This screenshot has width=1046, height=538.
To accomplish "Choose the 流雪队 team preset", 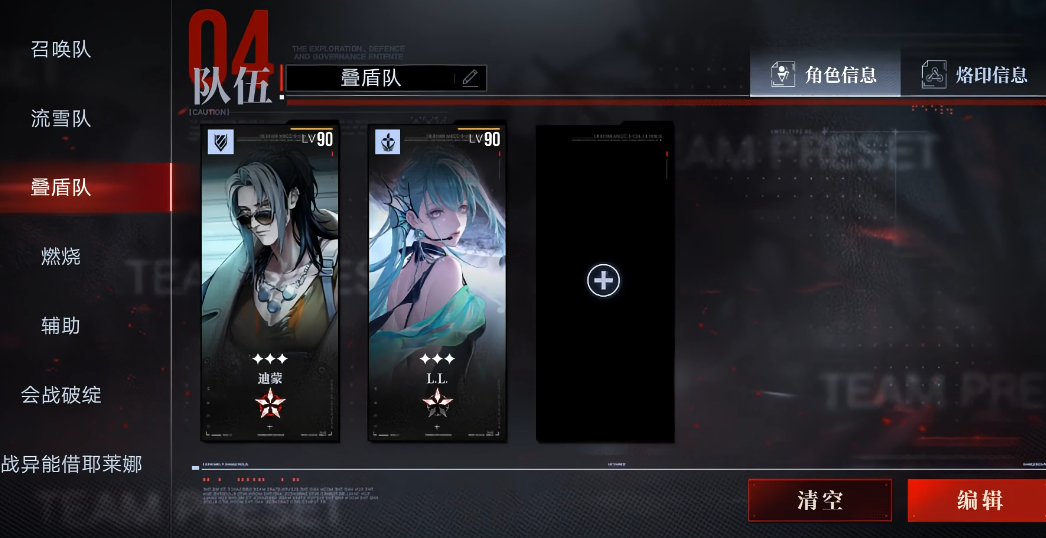I will click(61, 119).
